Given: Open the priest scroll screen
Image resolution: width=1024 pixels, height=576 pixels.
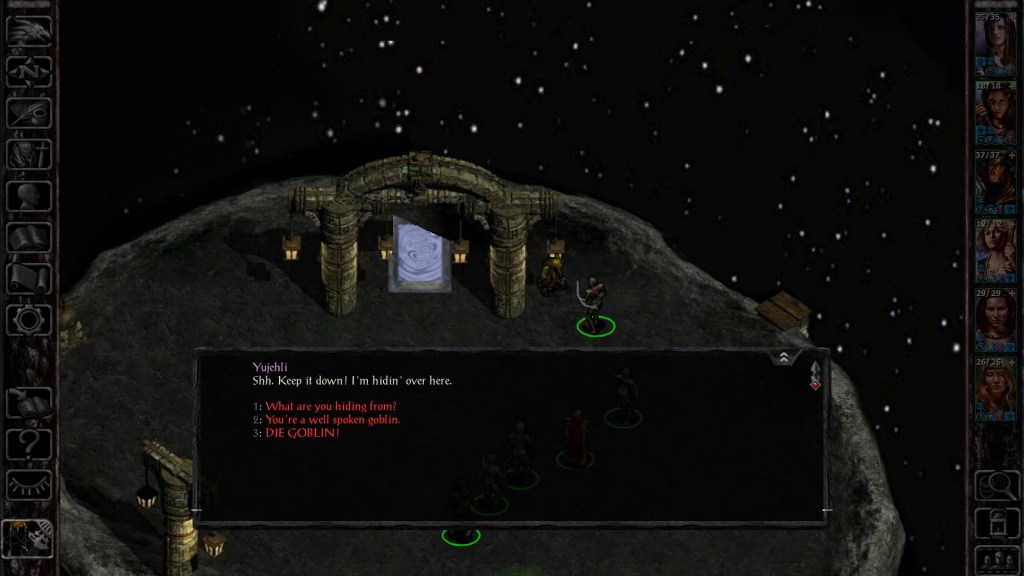Looking at the screenshot, I should click(x=29, y=278).
